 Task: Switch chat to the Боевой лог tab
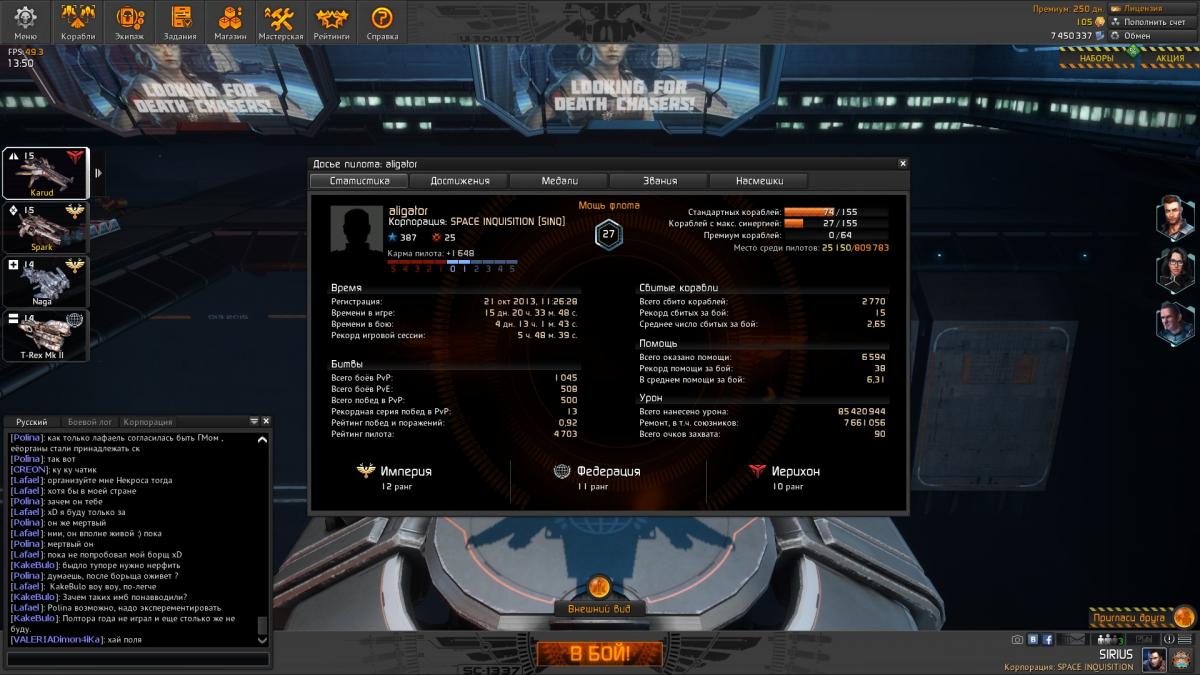coord(92,422)
